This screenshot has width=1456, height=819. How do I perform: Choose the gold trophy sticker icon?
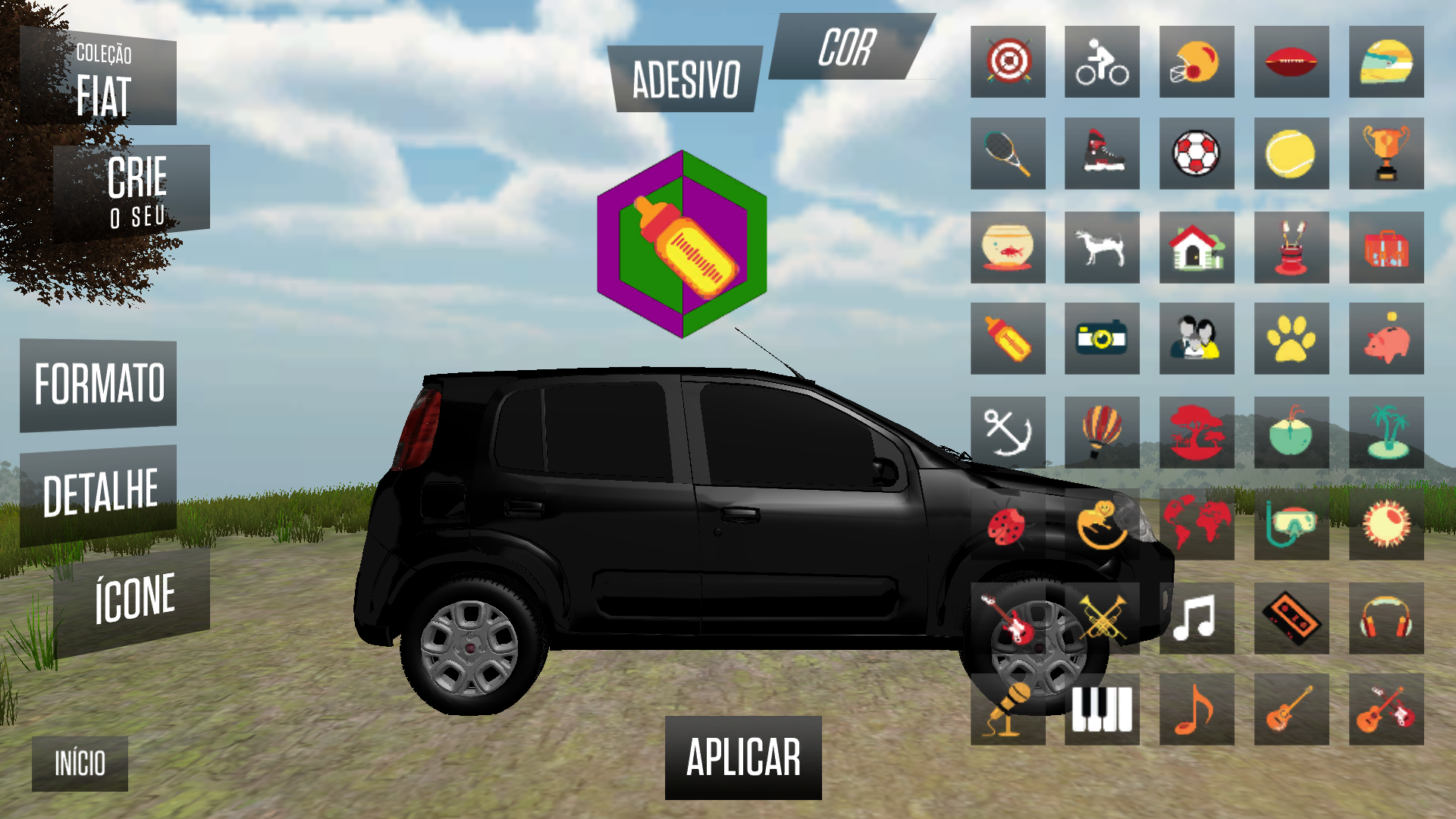pos(1385,154)
